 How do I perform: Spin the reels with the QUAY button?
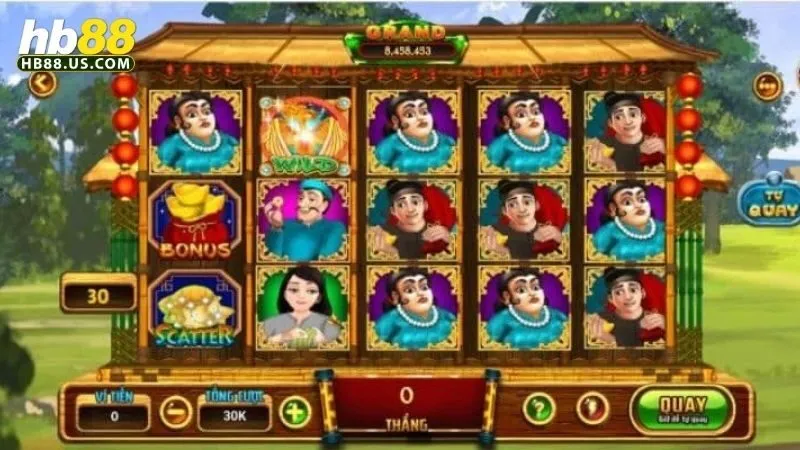(x=682, y=408)
